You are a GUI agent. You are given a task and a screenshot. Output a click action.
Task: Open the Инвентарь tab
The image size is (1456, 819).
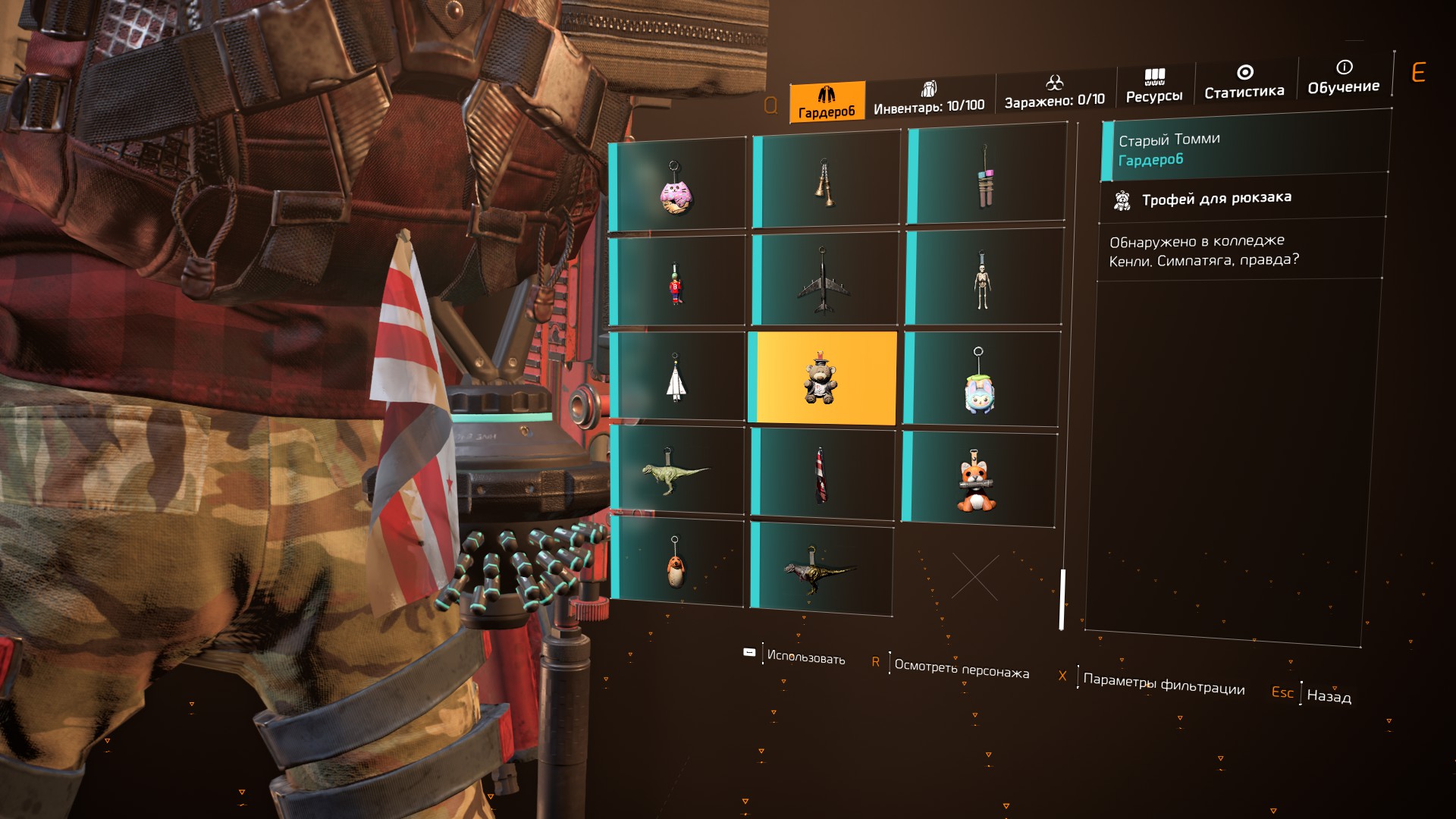coord(929,99)
